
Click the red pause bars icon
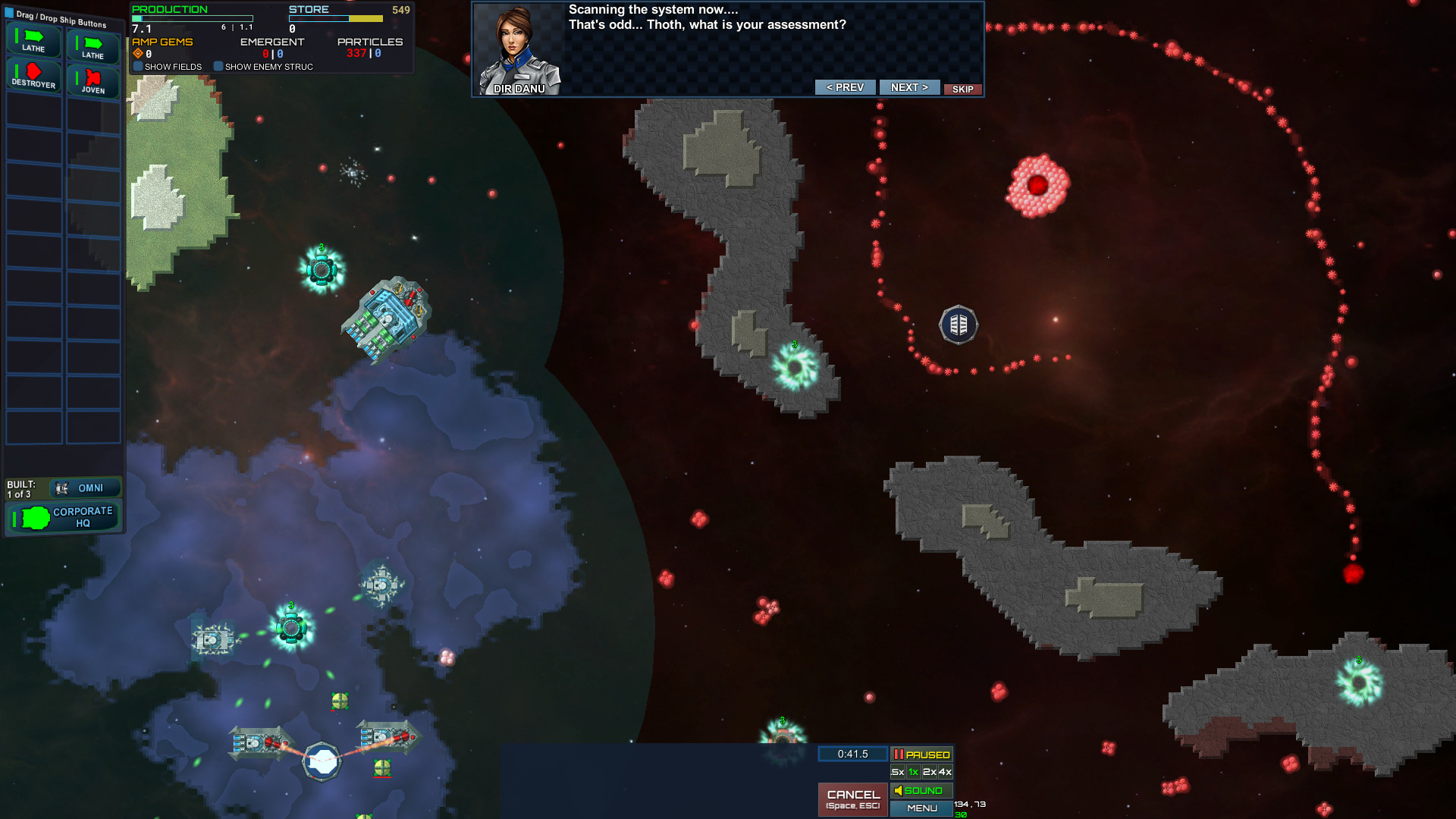901,754
